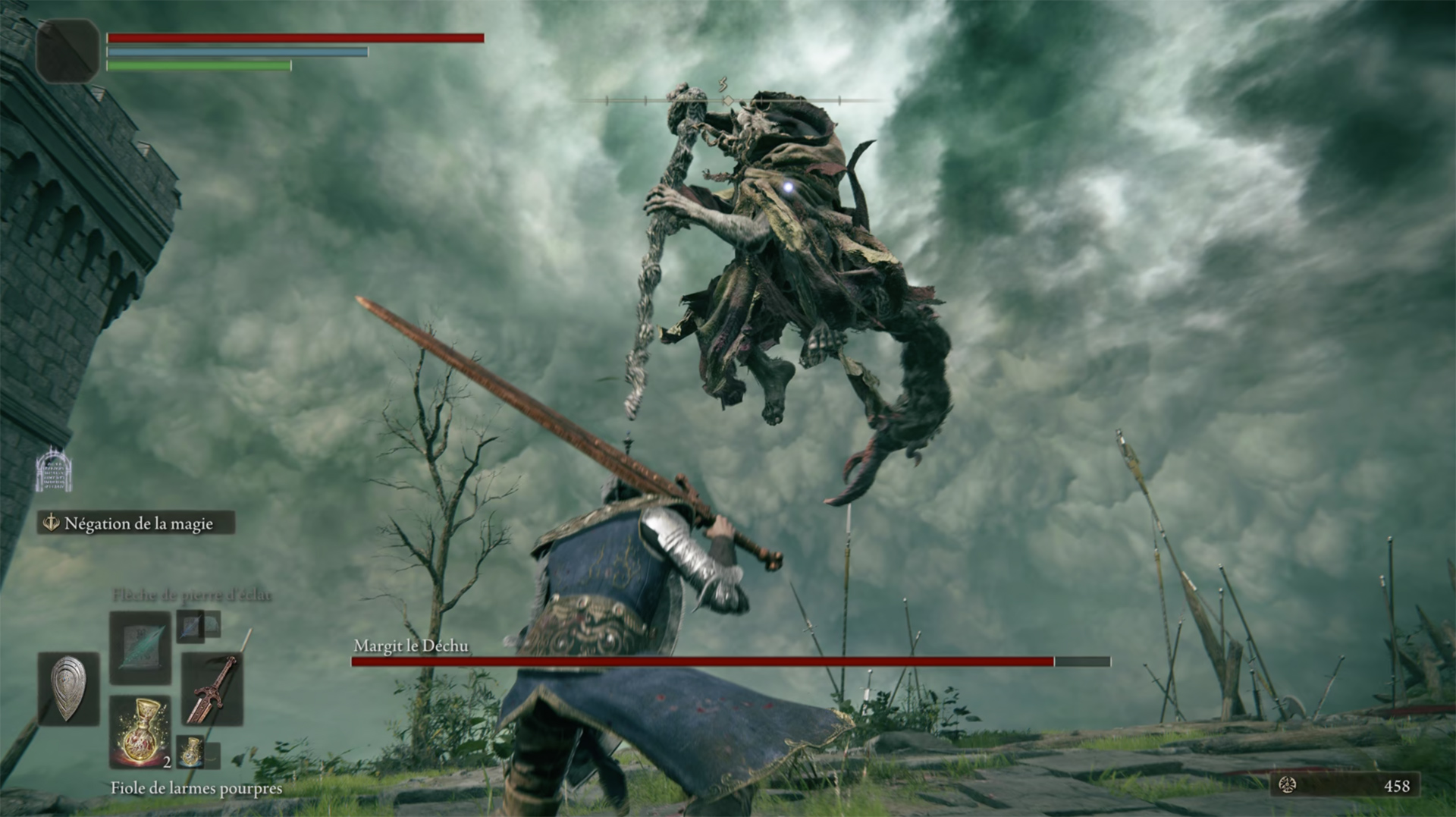The height and width of the screenshot is (817, 1456).
Task: Click the church landmark icon on the left
Action: (52, 470)
